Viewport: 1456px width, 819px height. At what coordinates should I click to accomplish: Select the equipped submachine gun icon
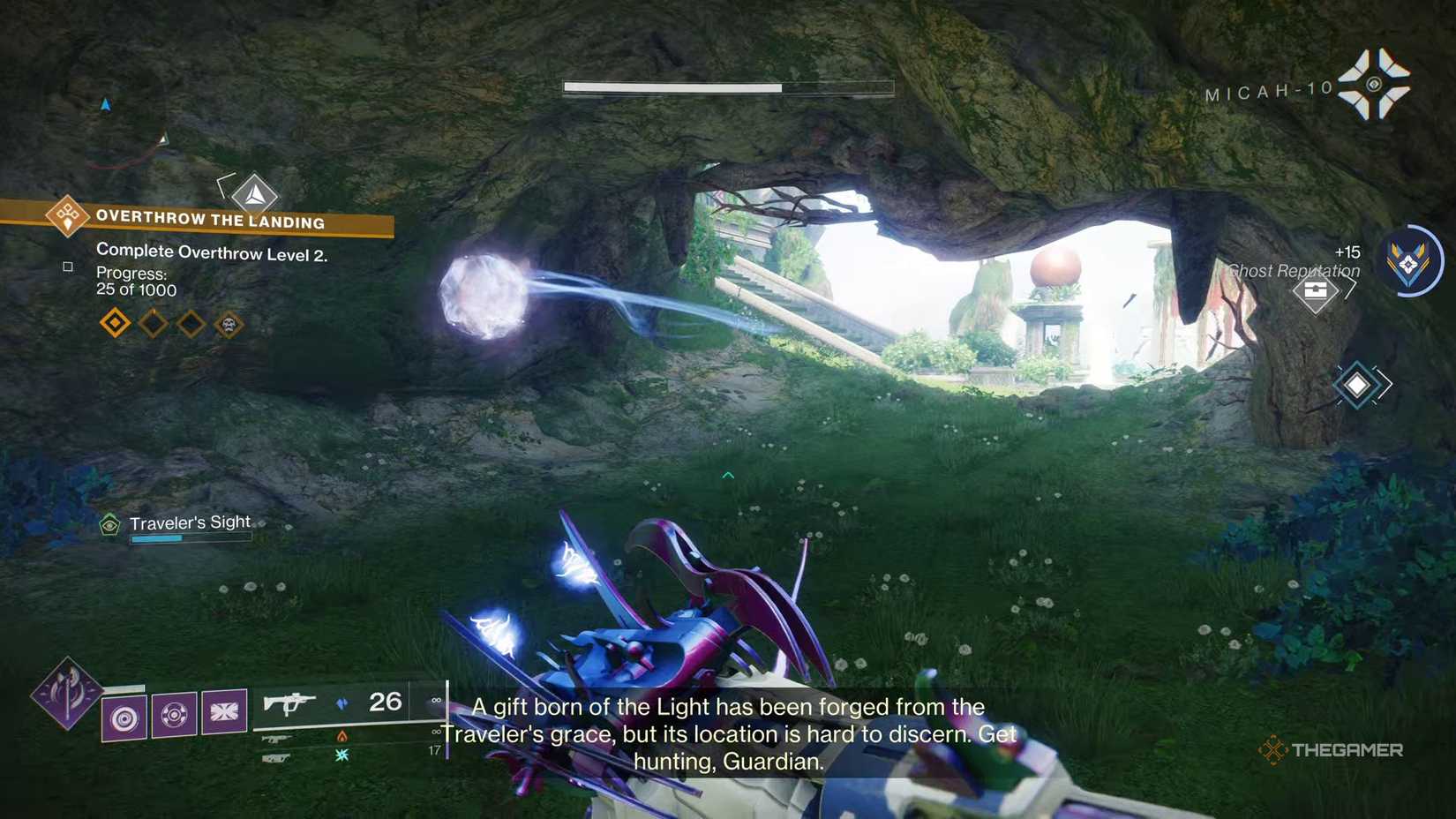pyautogui.click(x=289, y=703)
